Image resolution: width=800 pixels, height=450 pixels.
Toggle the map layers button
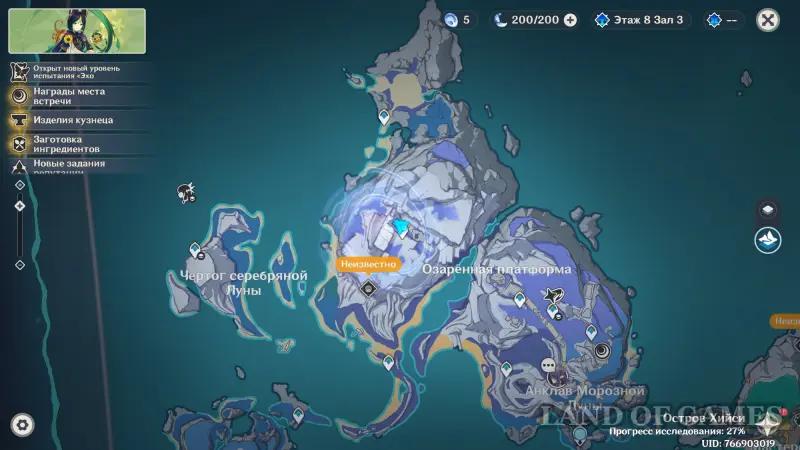click(767, 210)
